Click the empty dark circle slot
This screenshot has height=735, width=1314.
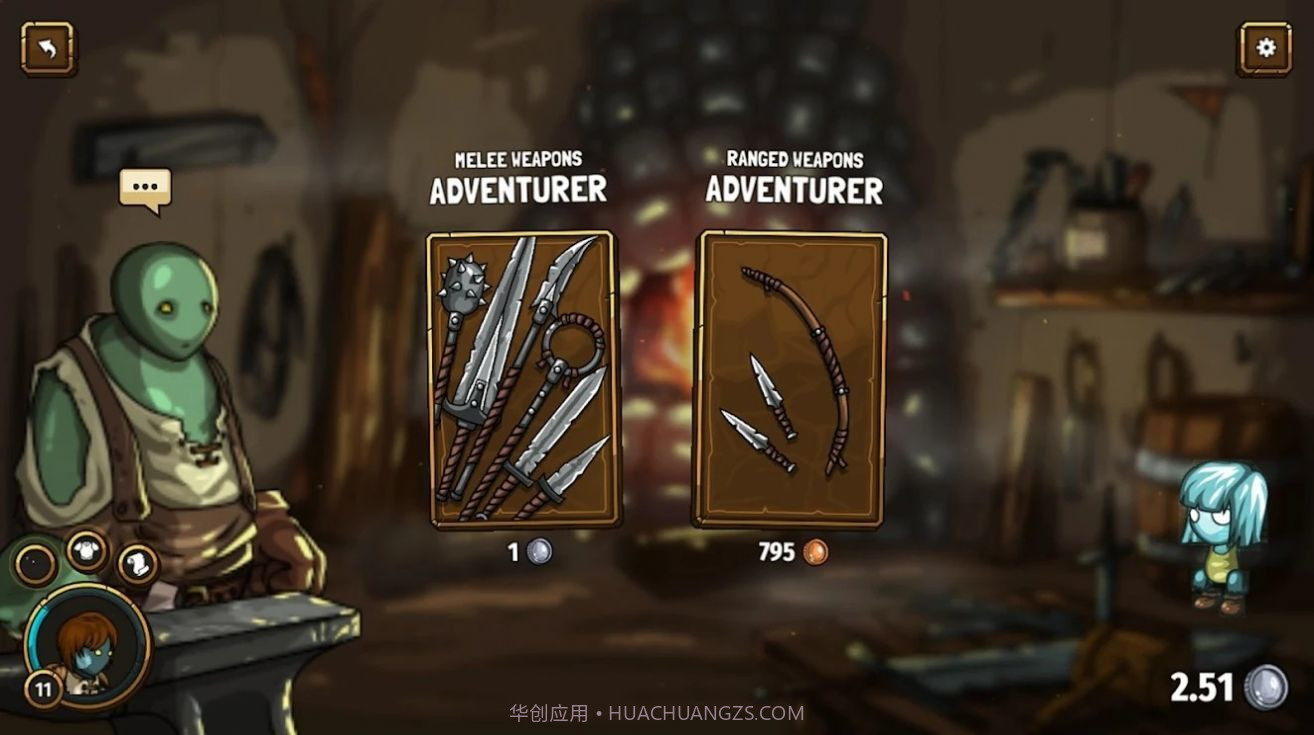pos(36,565)
